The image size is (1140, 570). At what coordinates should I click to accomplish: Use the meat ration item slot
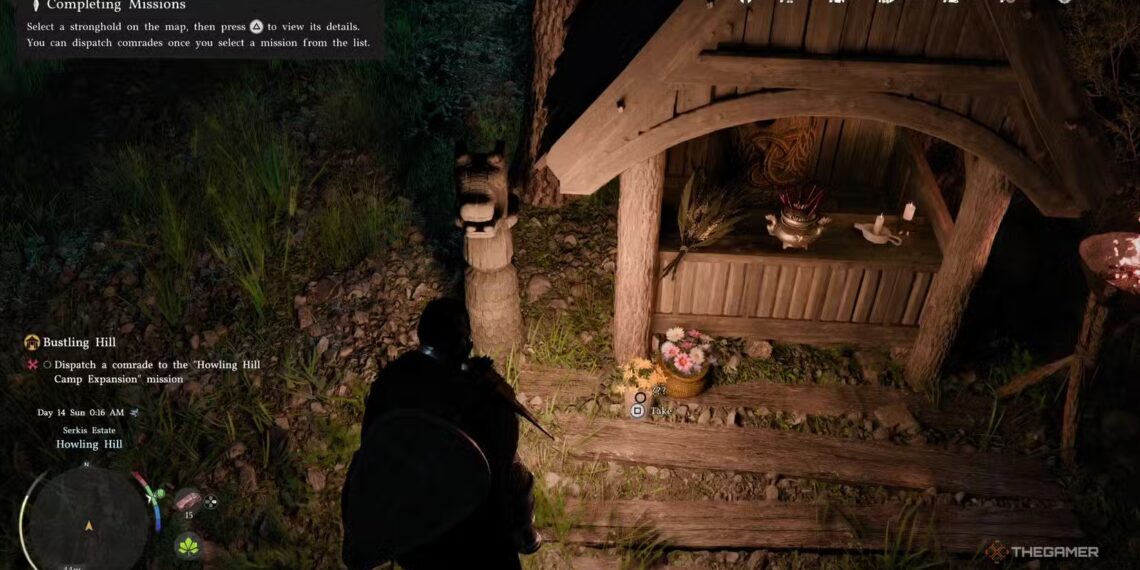tap(187, 499)
